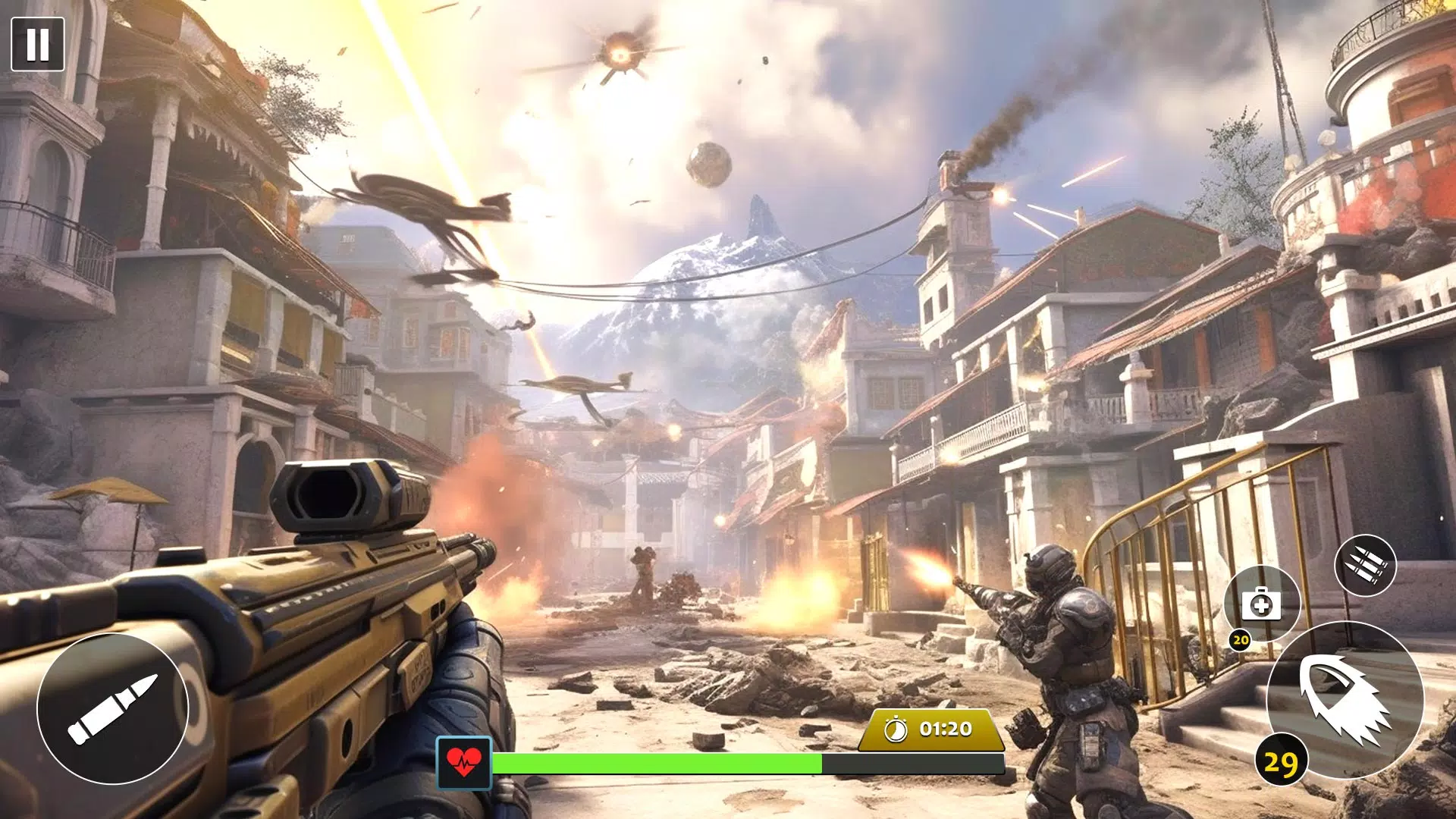Use the medkit heal button
Viewport: 1456px width, 819px height.
pyautogui.click(x=1261, y=604)
